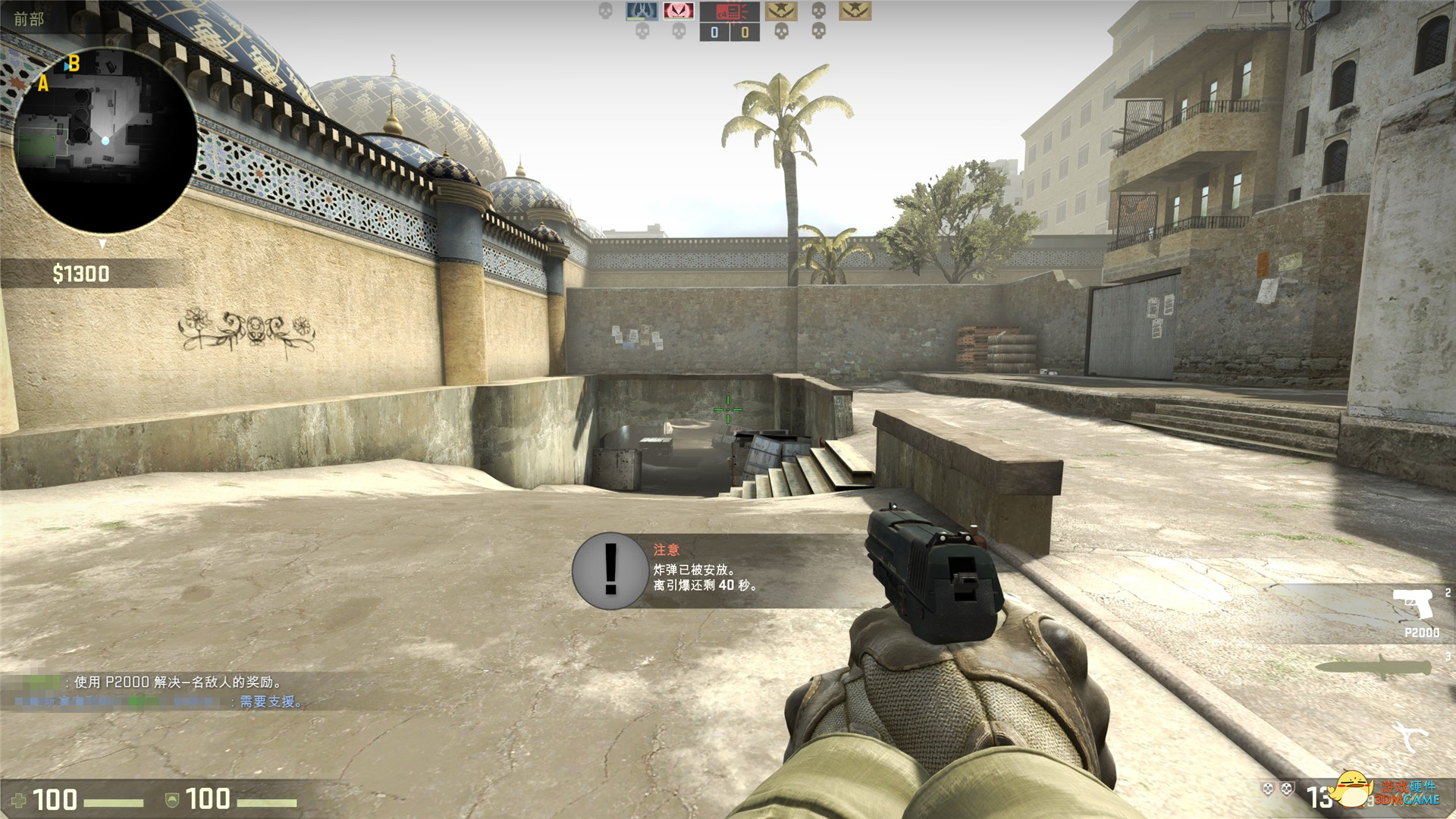Click a gray skull elimination icon
Image resolution: width=1456 pixels, height=819 pixels.
pyautogui.click(x=817, y=11)
